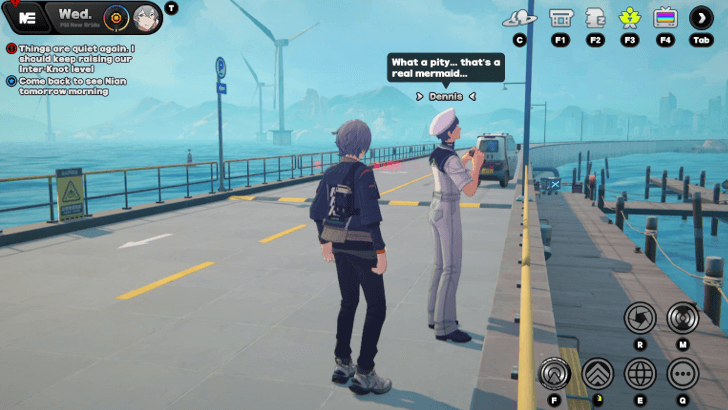Image resolution: width=728 pixels, height=410 pixels.
Task: Click the notes icon marked with Z
Action: pos(595,17)
